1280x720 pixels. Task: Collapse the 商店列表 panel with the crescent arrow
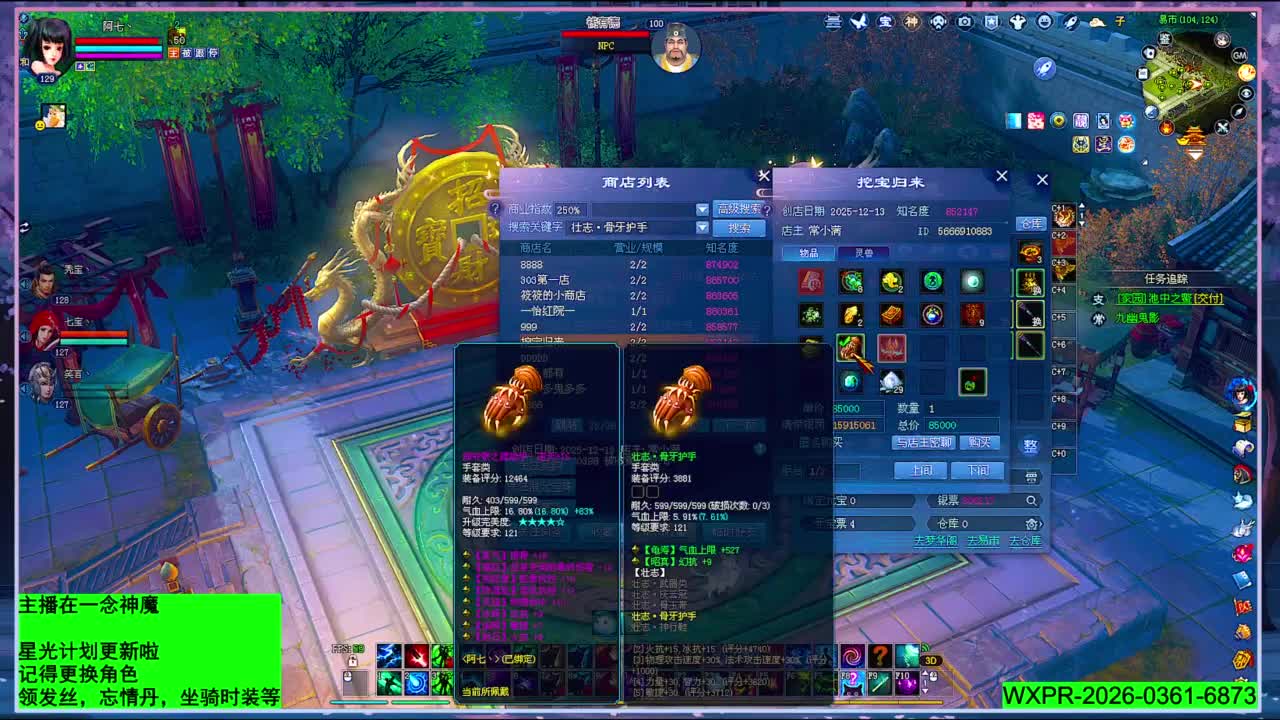[763, 192]
